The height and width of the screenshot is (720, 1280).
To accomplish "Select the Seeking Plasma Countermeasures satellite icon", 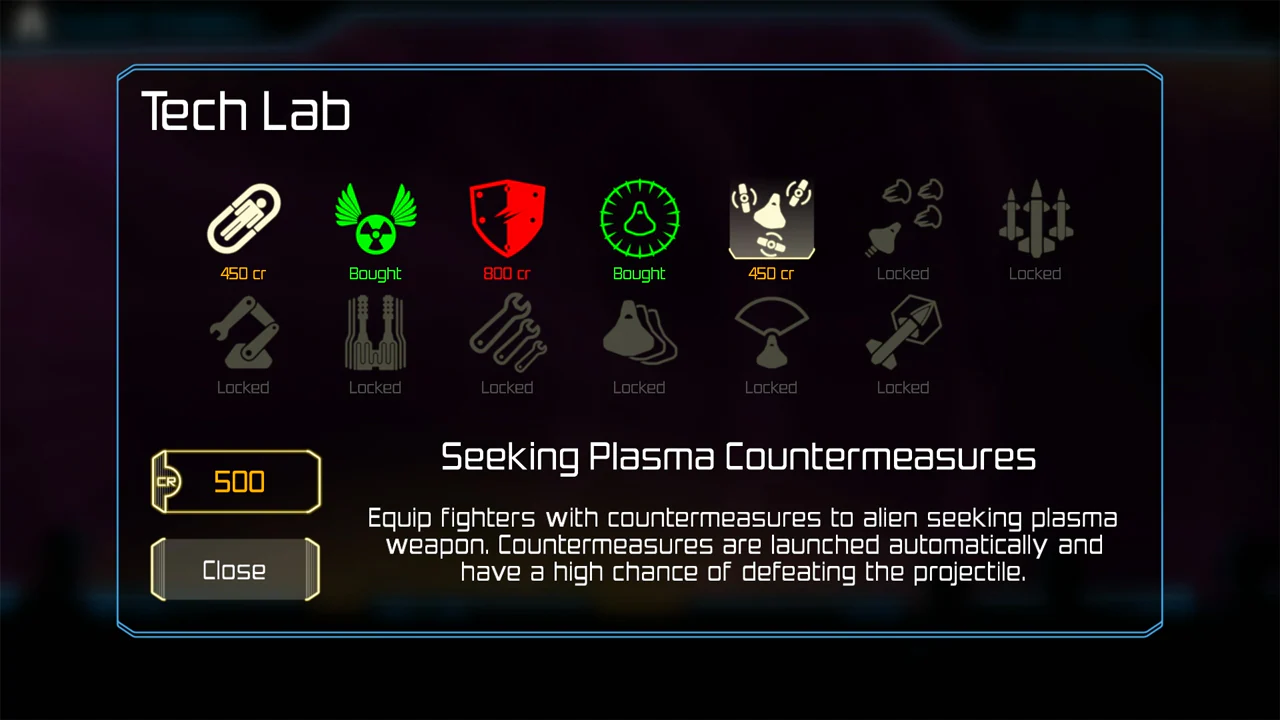I will [x=771, y=218].
